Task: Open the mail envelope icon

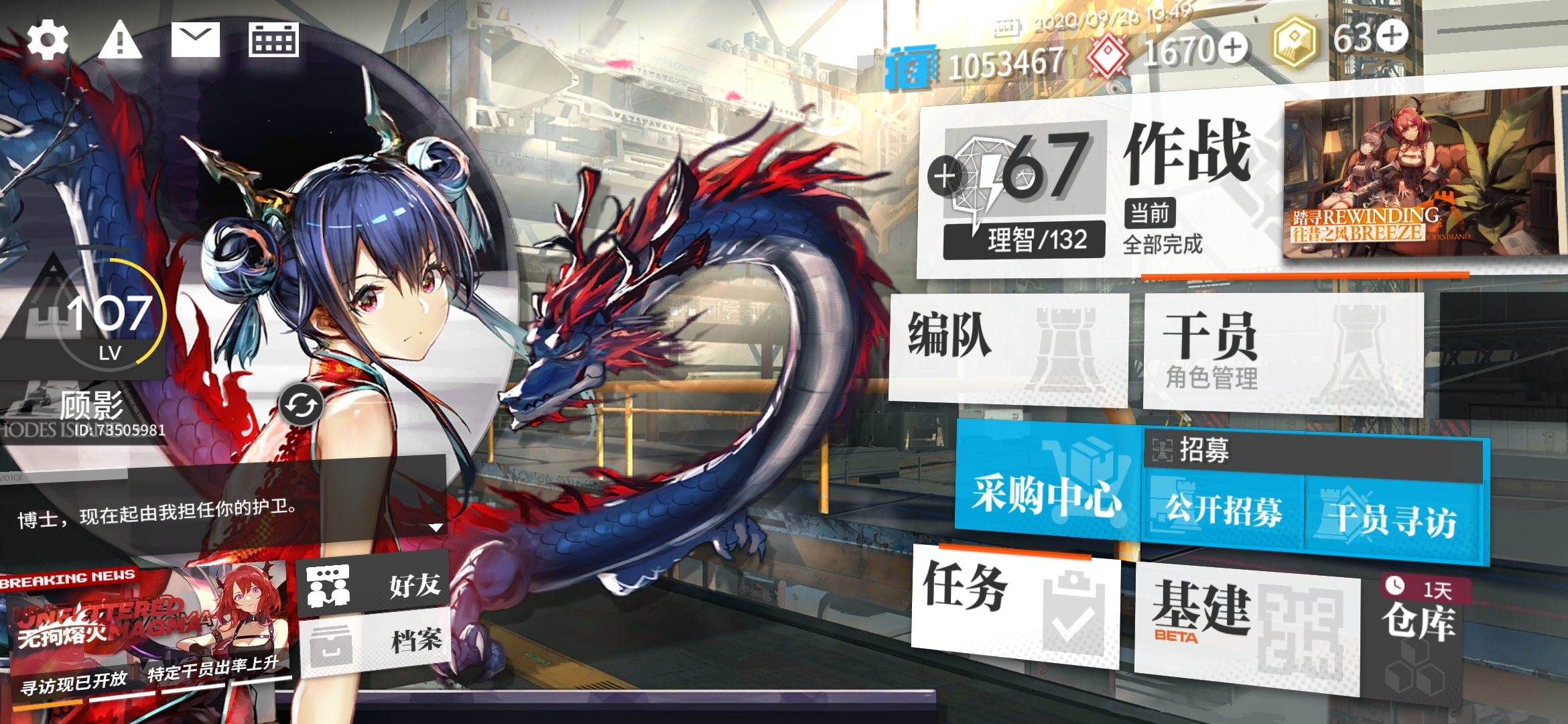Action: tap(195, 40)
